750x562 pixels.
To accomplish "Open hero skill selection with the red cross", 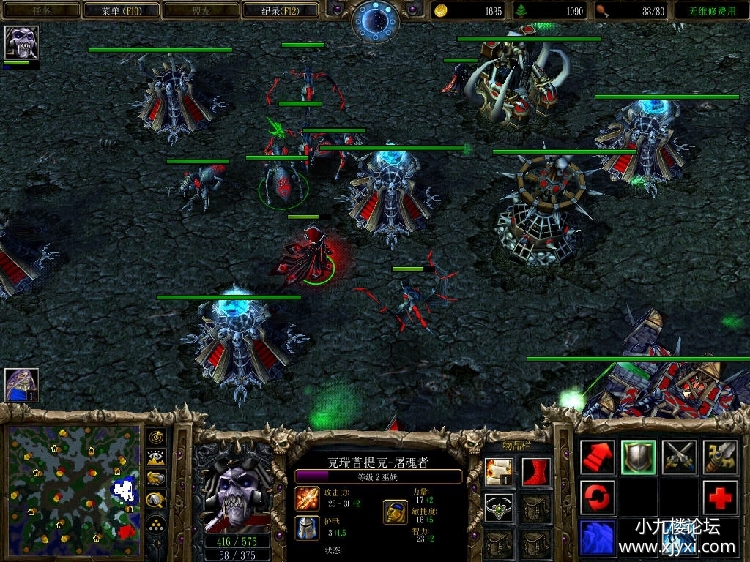I will click(x=720, y=497).
